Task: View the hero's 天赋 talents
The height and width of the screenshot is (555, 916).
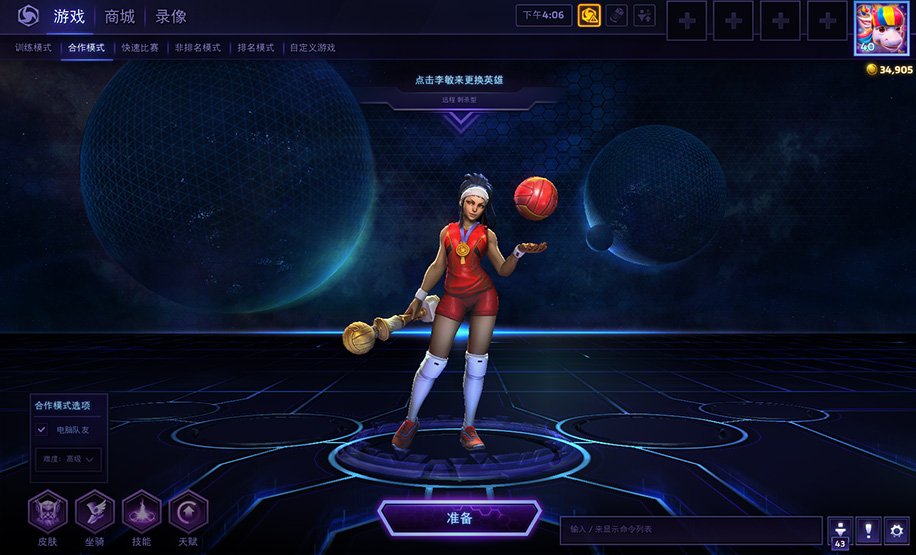Action: pyautogui.click(x=188, y=511)
